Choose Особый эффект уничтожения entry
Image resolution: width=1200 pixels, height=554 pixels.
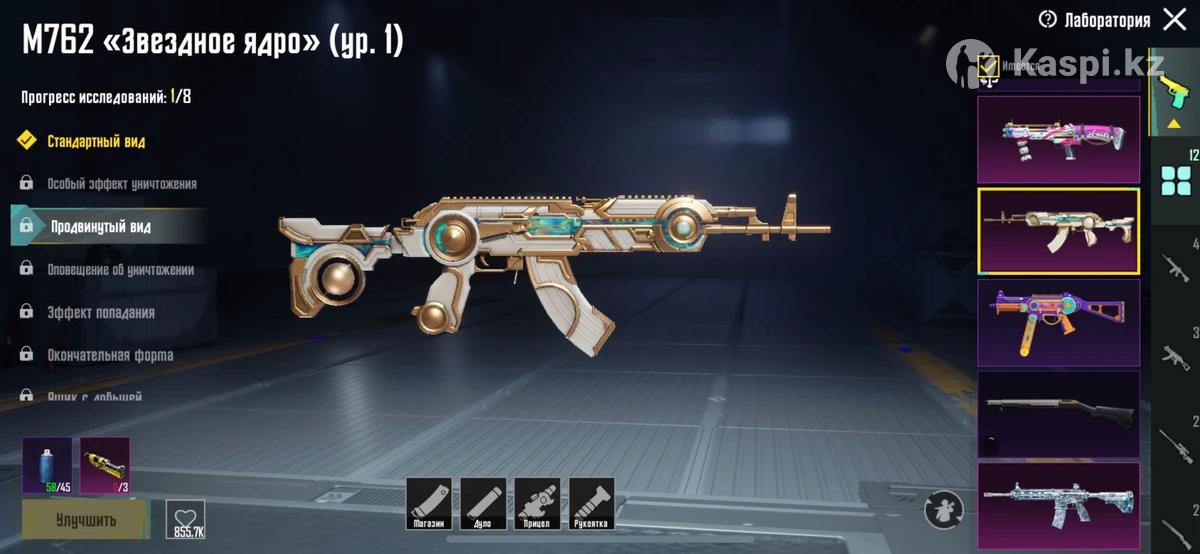(x=121, y=184)
